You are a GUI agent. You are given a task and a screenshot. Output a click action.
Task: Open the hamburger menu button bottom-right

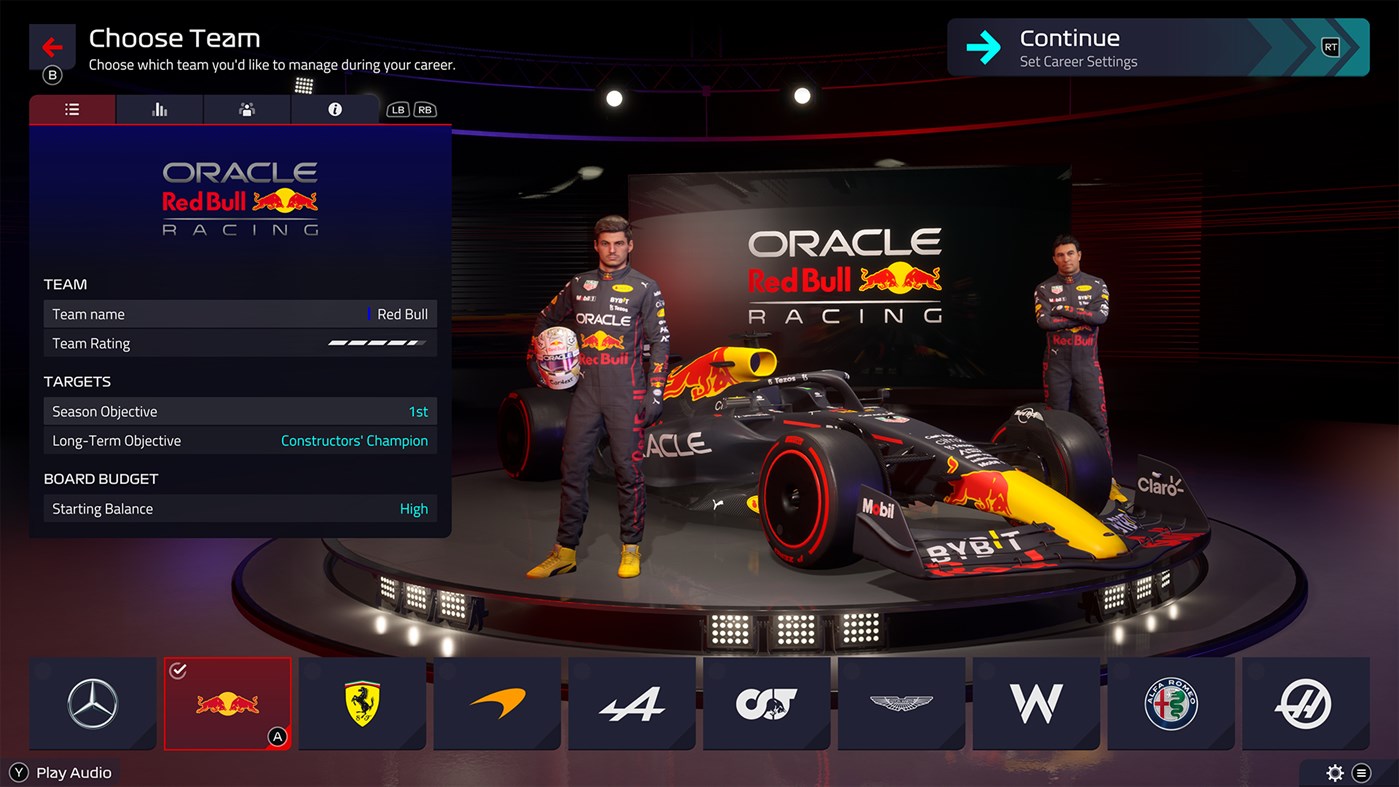[x=1362, y=772]
